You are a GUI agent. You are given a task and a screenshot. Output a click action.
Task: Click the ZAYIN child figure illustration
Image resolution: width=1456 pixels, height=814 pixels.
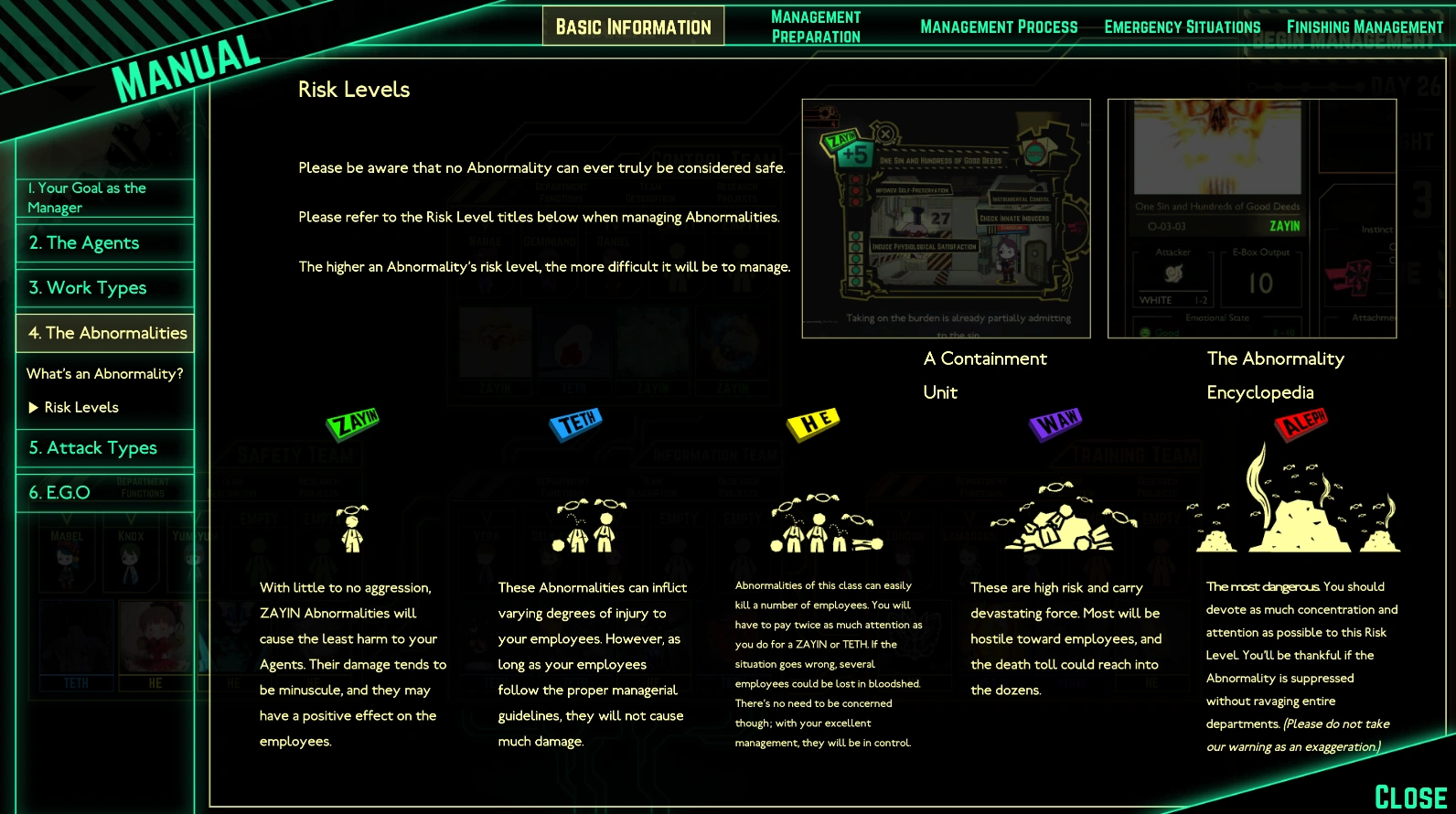coord(350,530)
